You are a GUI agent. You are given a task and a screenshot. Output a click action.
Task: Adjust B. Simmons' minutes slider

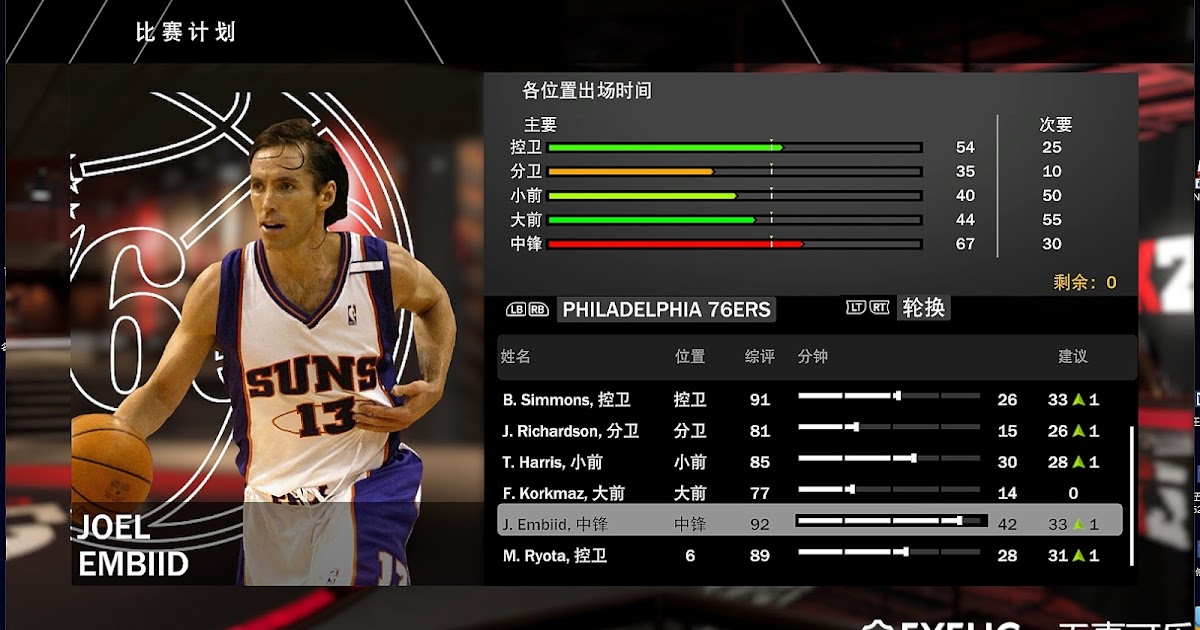[x=888, y=396]
